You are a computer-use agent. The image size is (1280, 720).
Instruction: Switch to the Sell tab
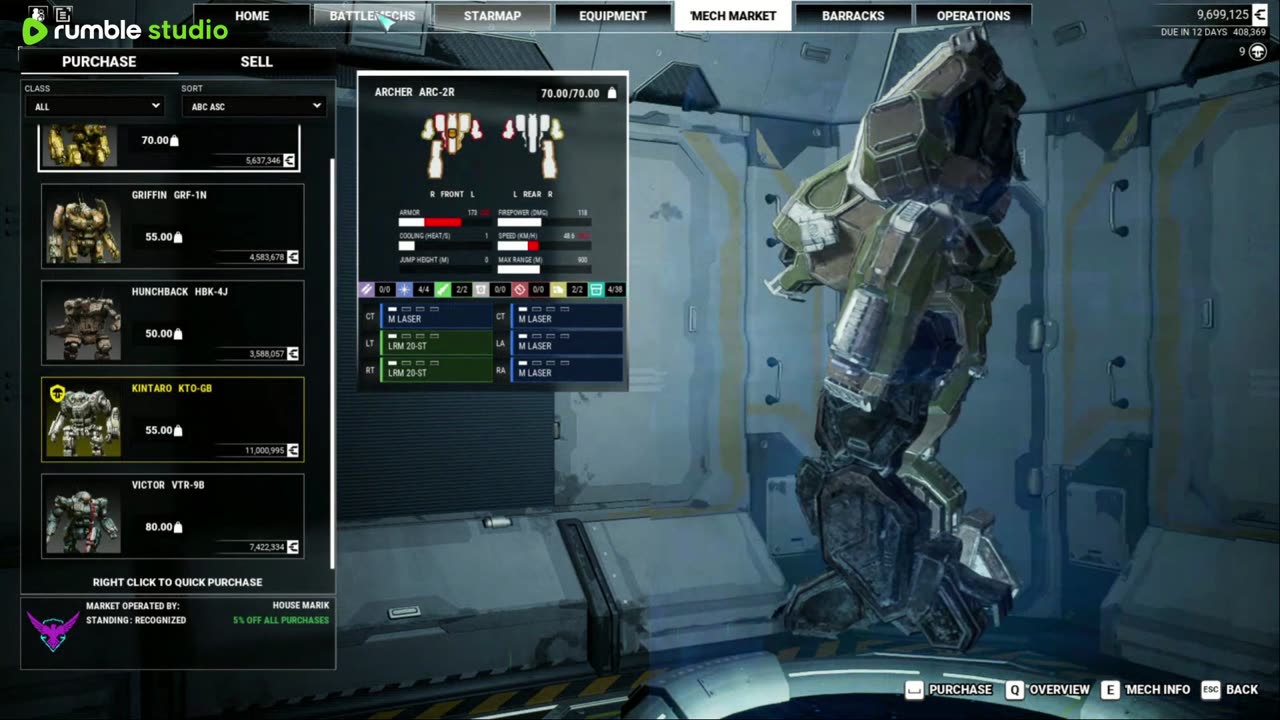click(x=256, y=61)
